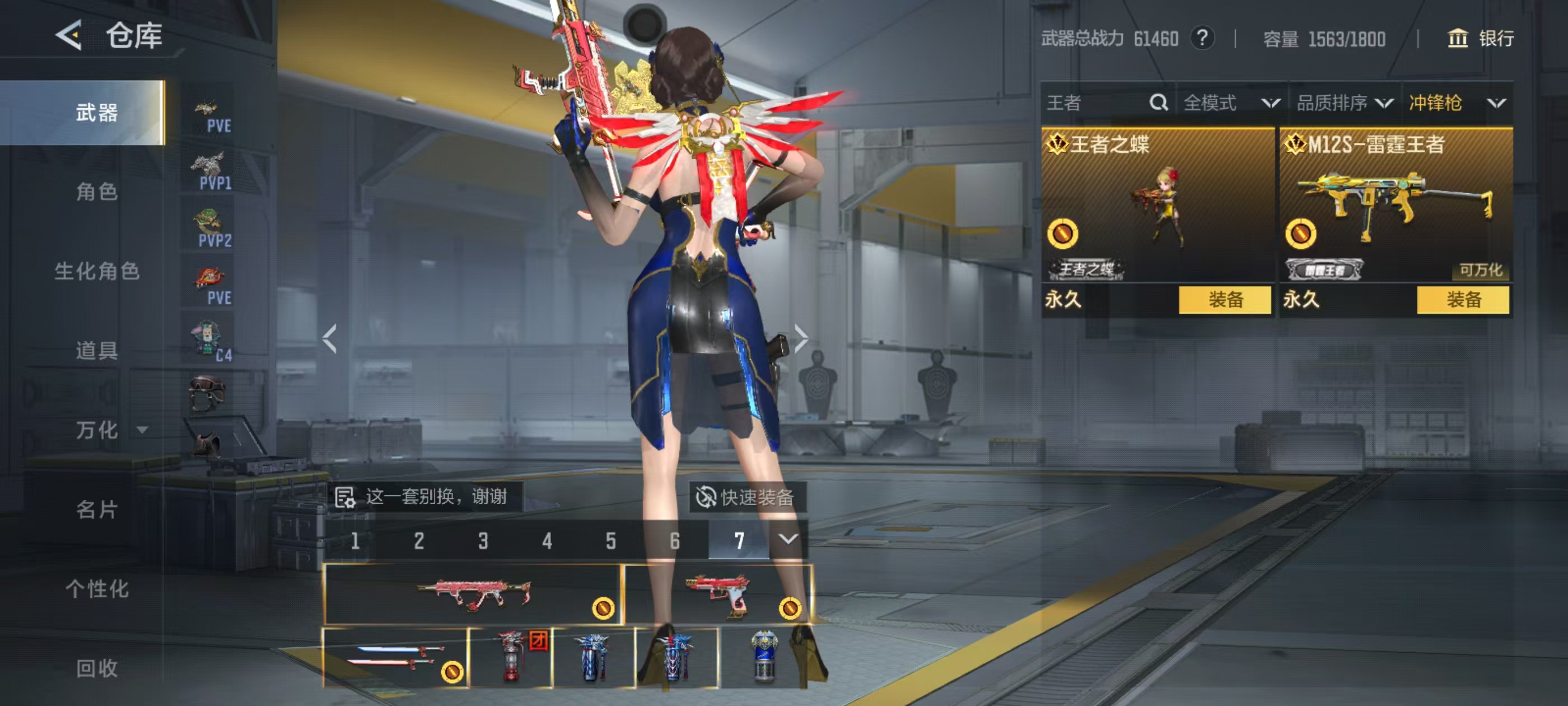Switch to loadout slot 3
1568x706 pixels.
483,541
